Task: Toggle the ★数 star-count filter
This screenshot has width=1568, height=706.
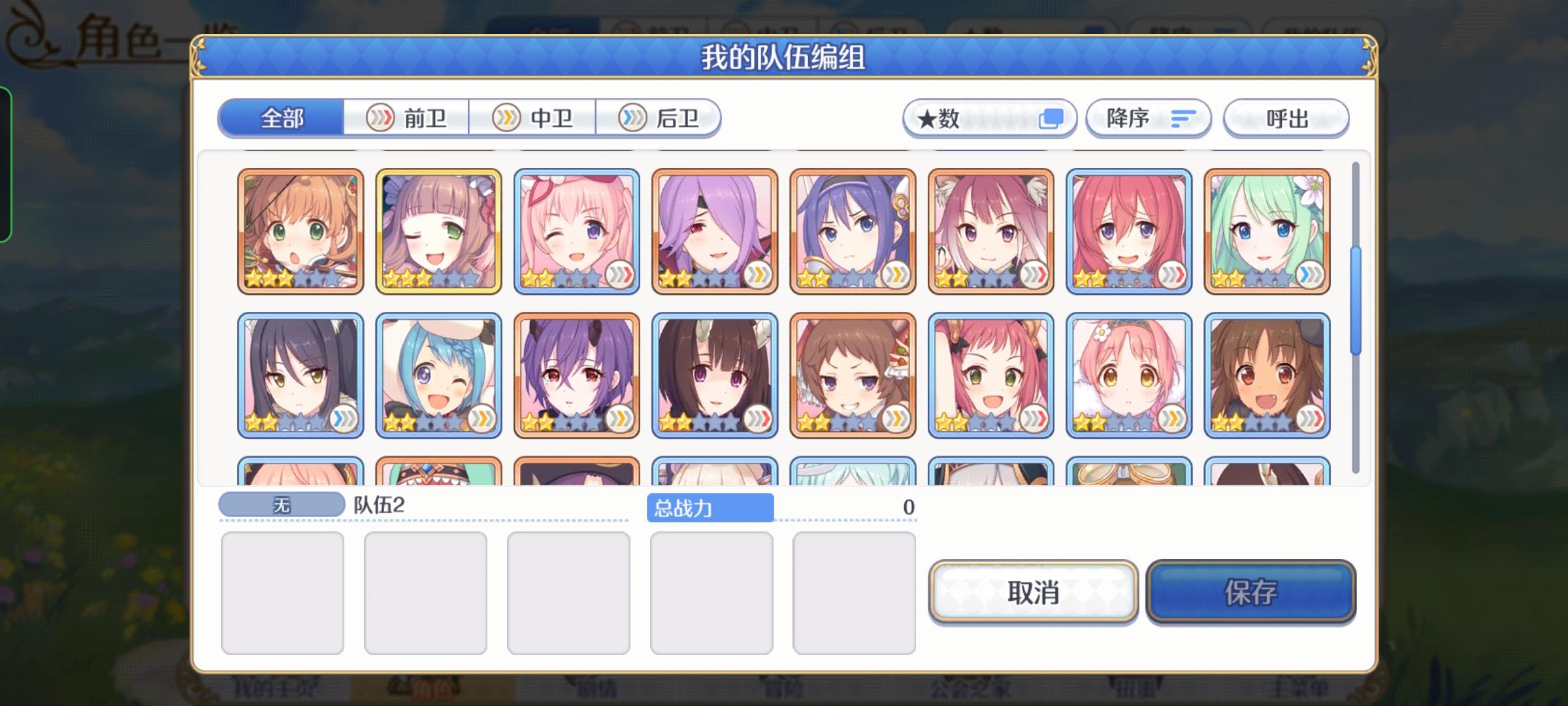Action: tap(988, 118)
